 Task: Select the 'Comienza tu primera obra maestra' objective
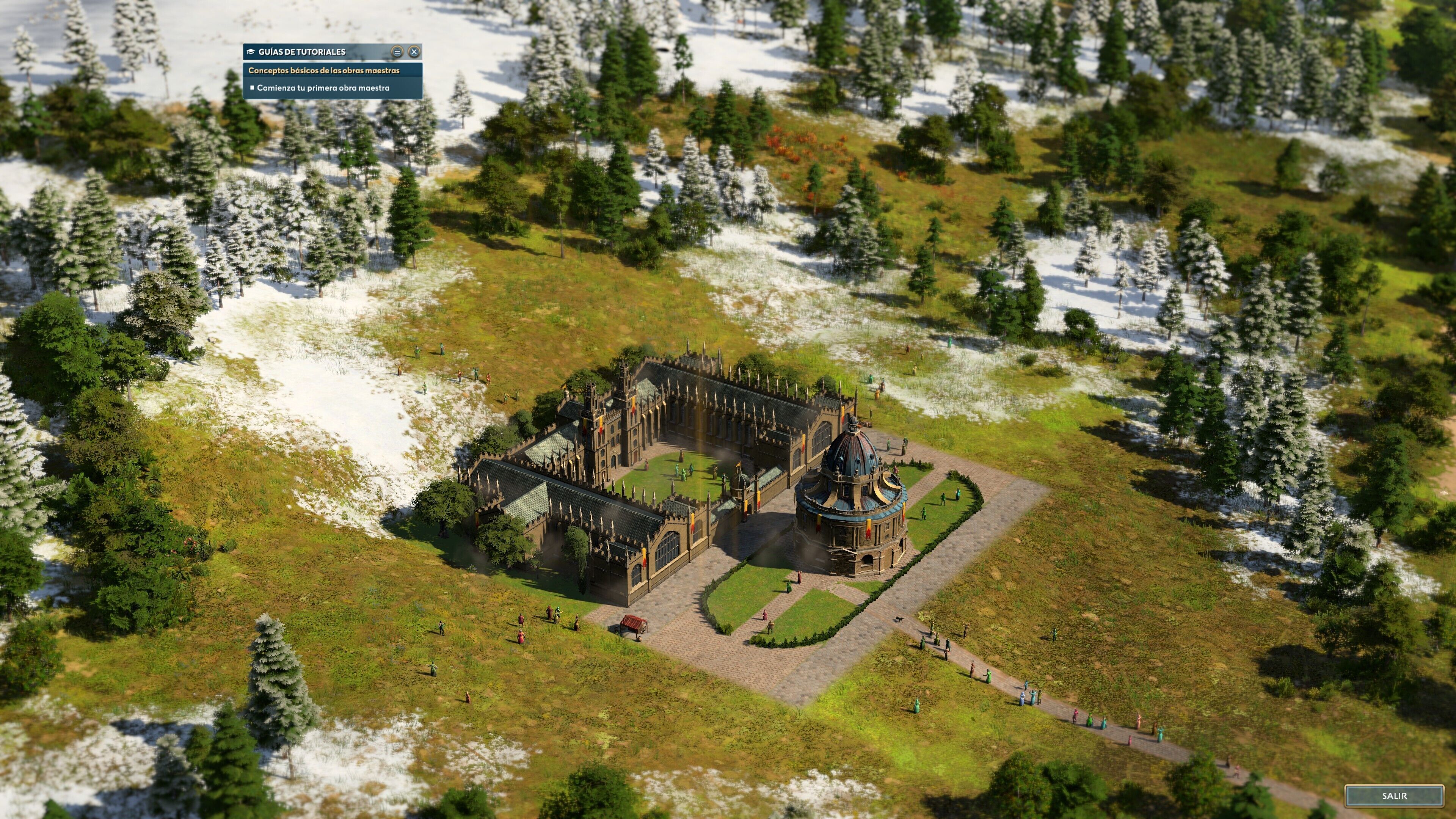pos(323,88)
